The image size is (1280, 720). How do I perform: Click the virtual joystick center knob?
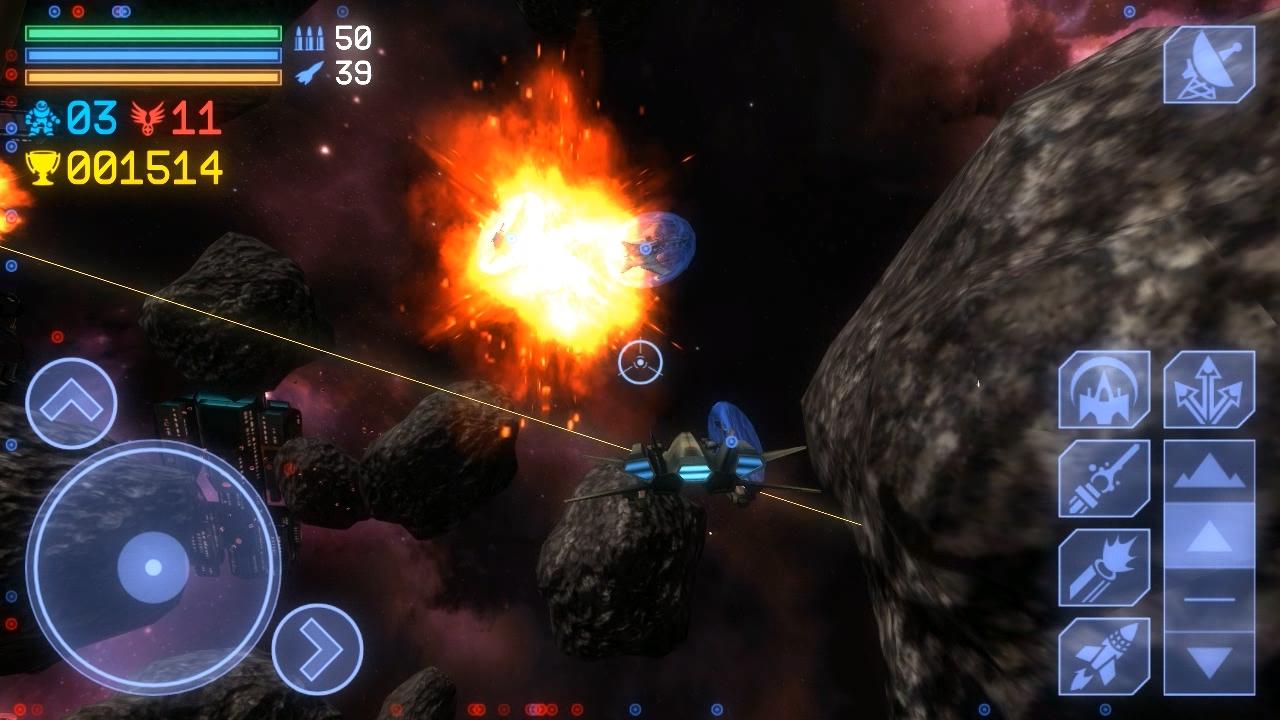153,567
